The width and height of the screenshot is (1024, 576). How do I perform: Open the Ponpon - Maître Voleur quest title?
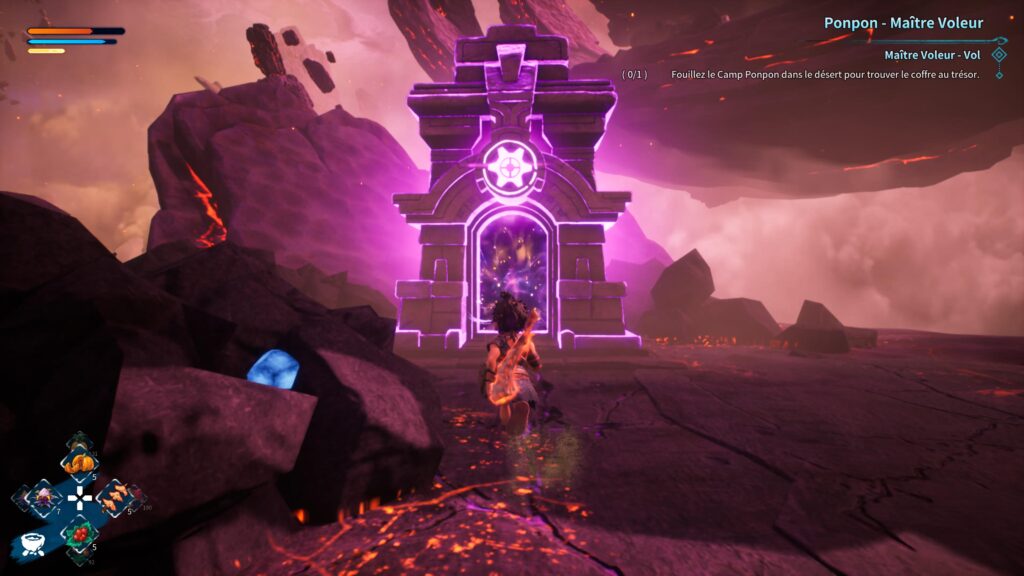[x=903, y=23]
